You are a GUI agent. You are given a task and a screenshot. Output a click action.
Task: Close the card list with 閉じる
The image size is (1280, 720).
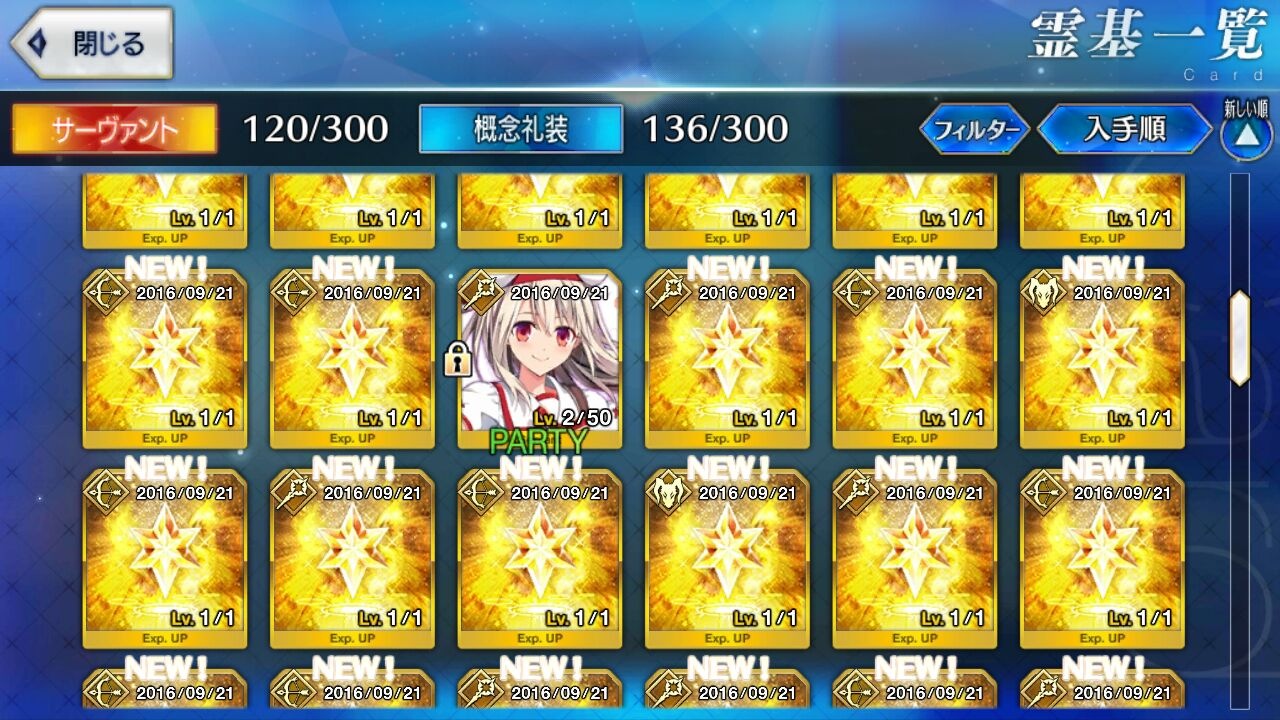coord(92,44)
